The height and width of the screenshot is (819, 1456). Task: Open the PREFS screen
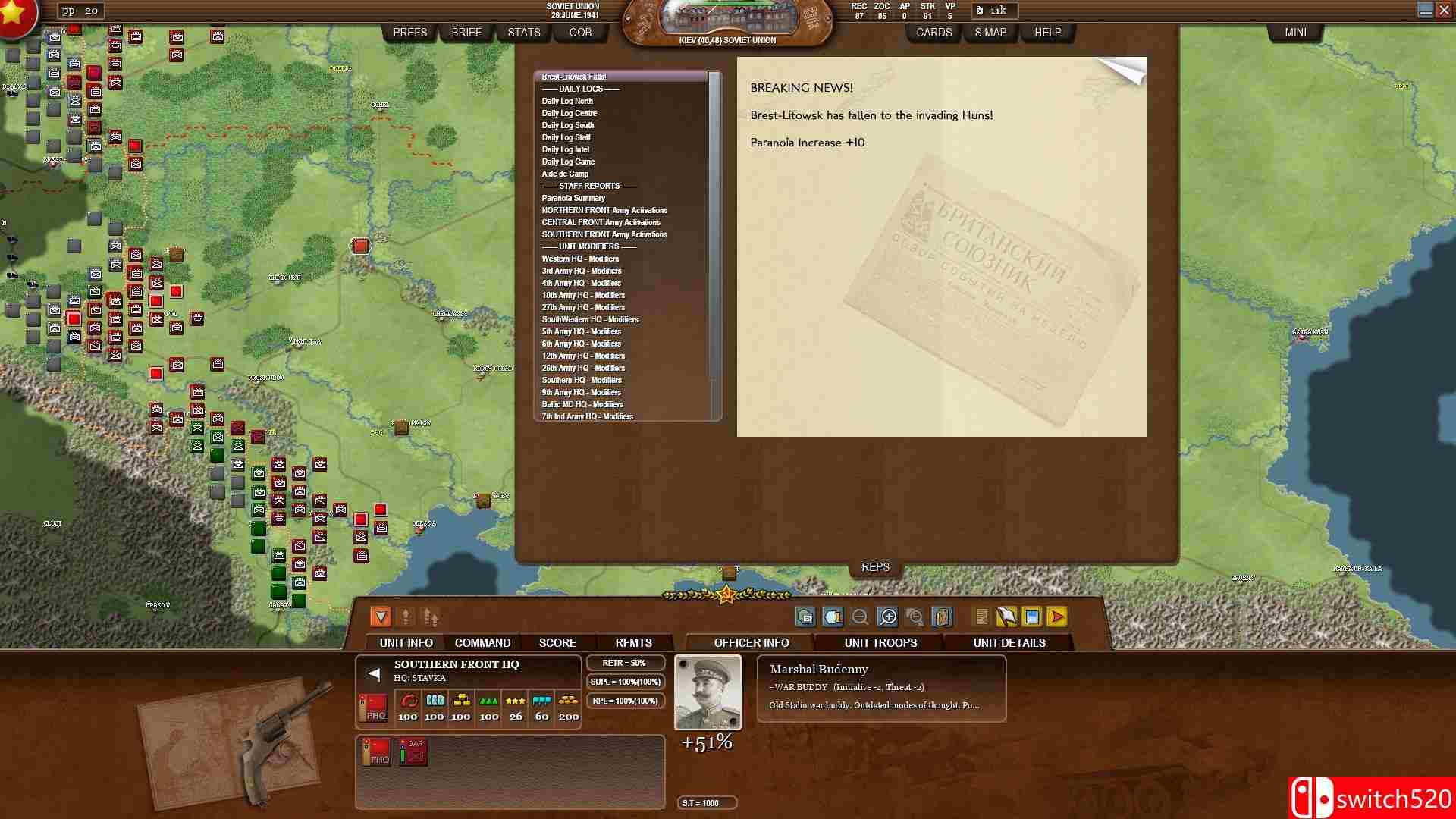coord(409,32)
